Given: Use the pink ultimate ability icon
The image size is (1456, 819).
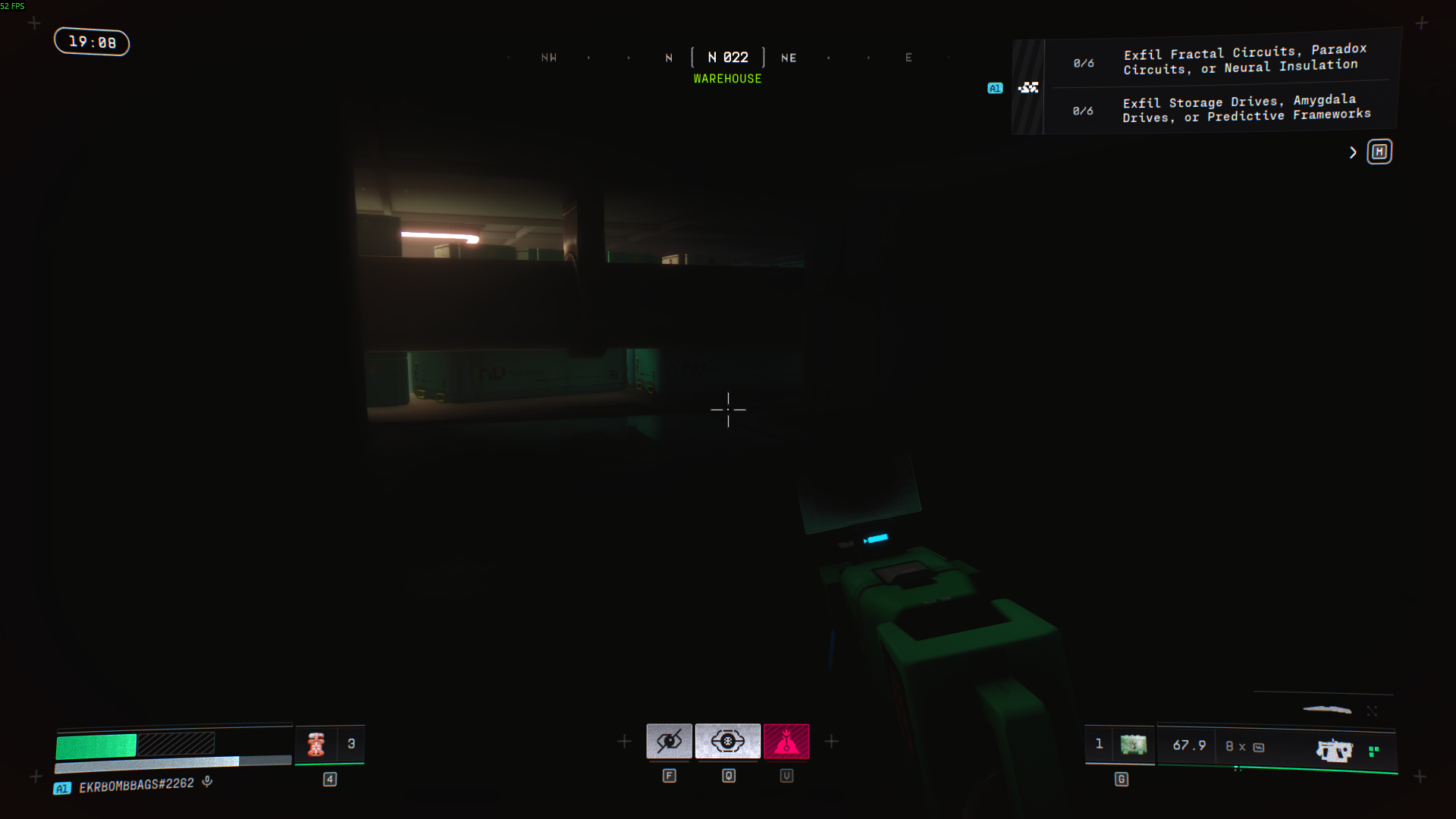Looking at the screenshot, I should coord(786,741).
